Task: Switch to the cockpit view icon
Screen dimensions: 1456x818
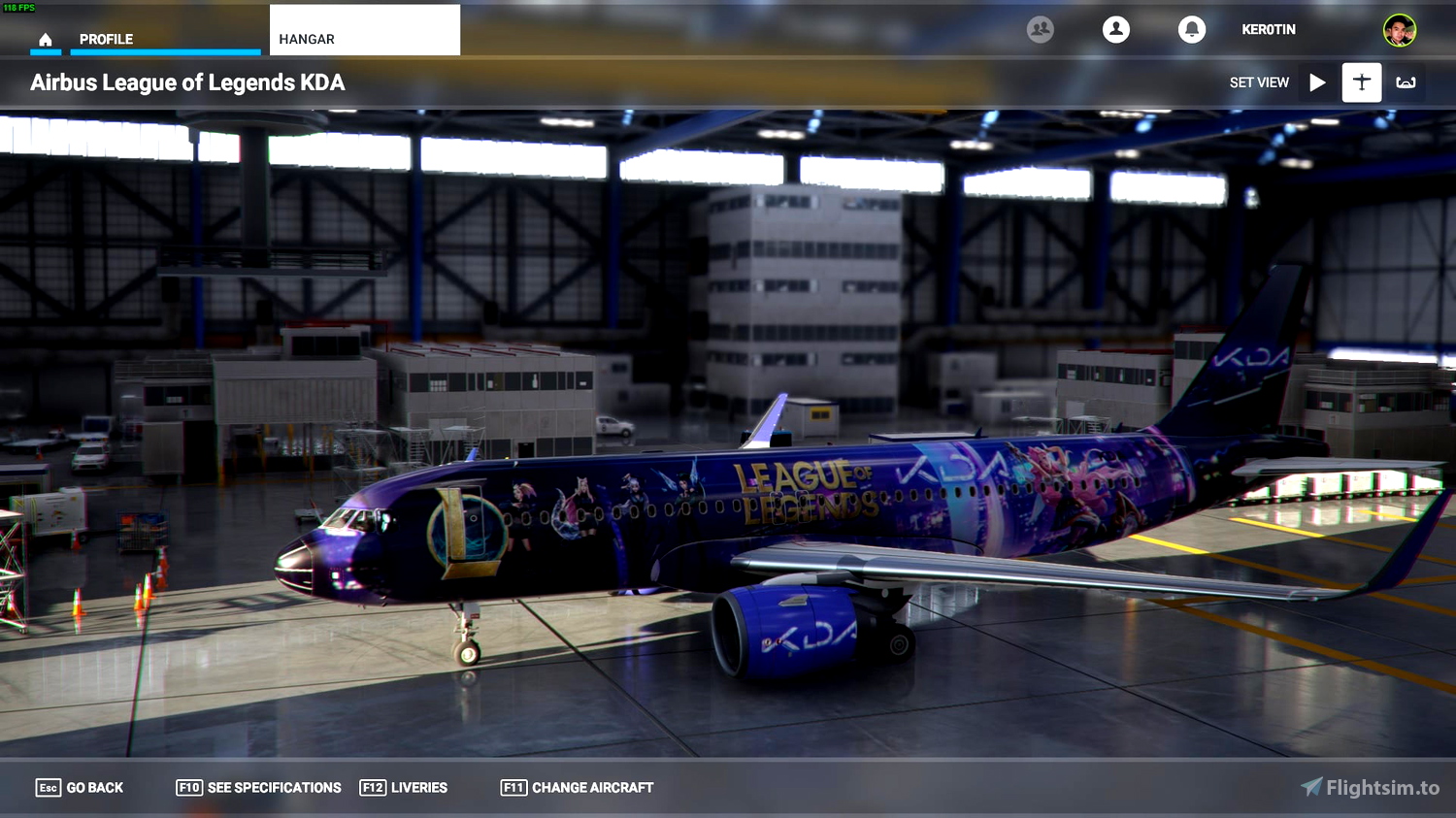Action: point(1406,82)
